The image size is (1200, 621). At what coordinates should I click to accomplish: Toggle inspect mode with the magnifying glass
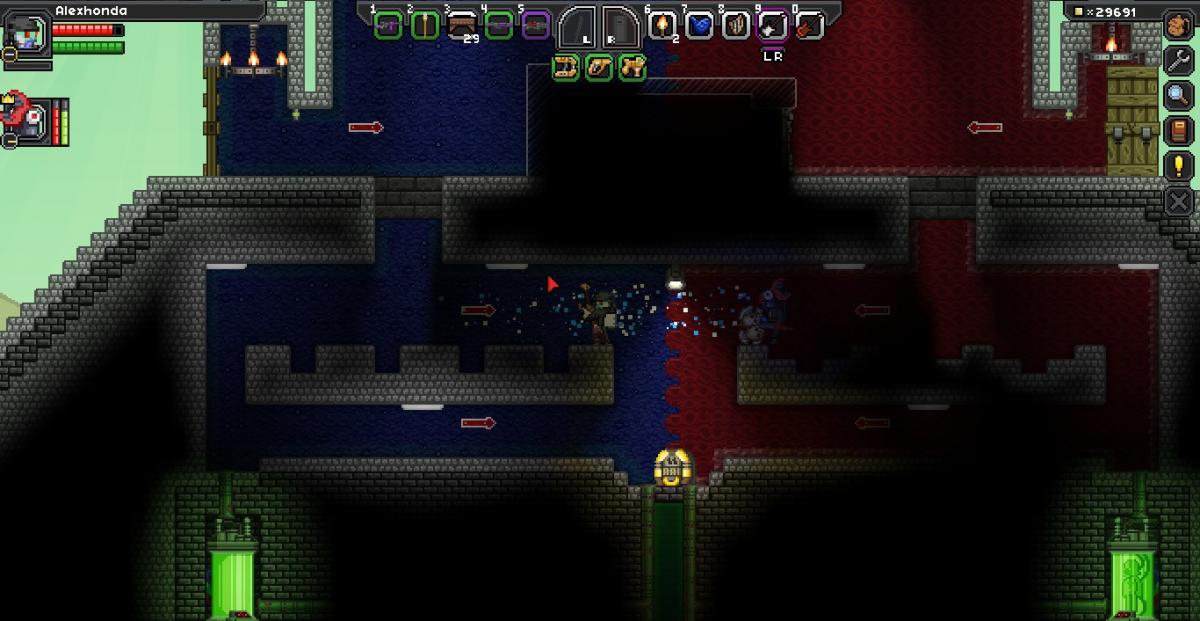point(1178,94)
